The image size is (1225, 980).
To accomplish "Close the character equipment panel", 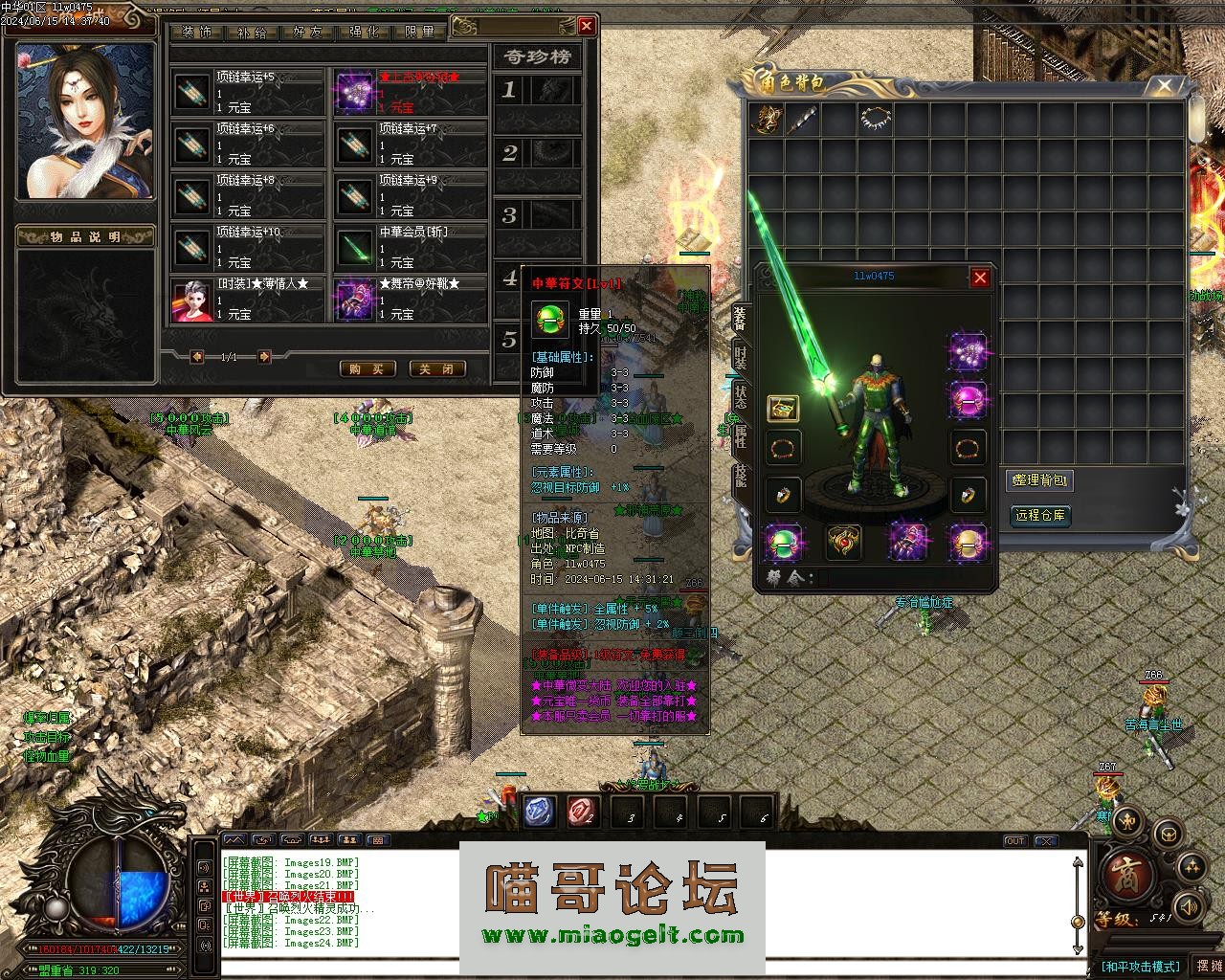I will coord(980,278).
